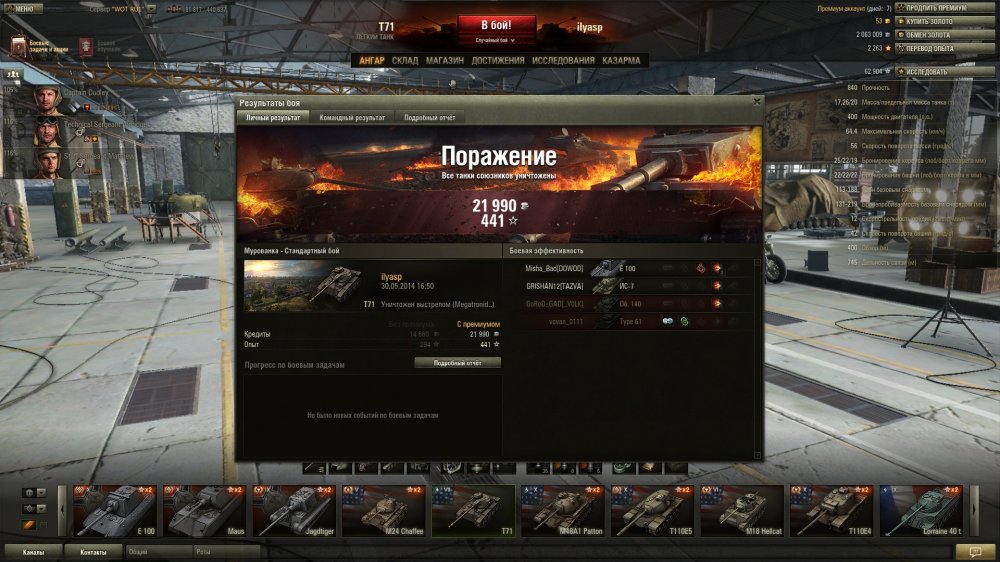This screenshot has width=1000, height=562.
Task: Start battle with the В бой! button
Action: pos(497,25)
